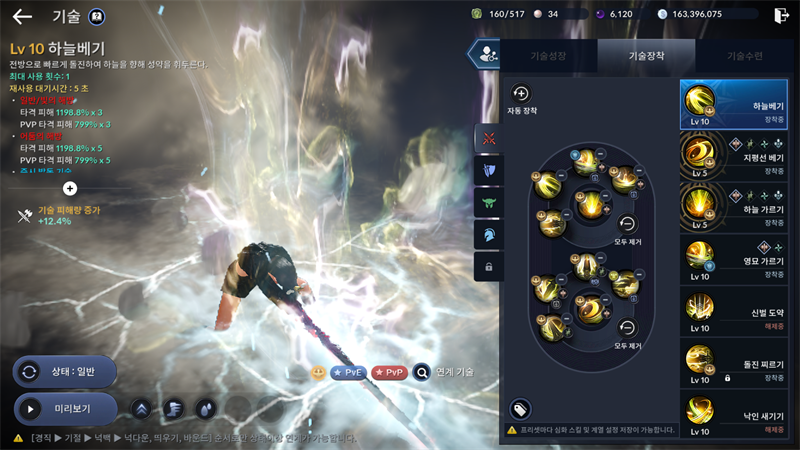Toggle the 상태 : 일반 state button
The width and height of the screenshot is (800, 450).
65,371
